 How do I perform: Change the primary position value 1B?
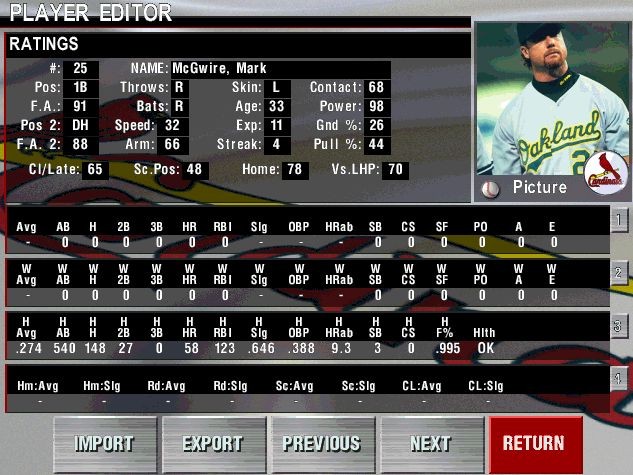(81, 87)
